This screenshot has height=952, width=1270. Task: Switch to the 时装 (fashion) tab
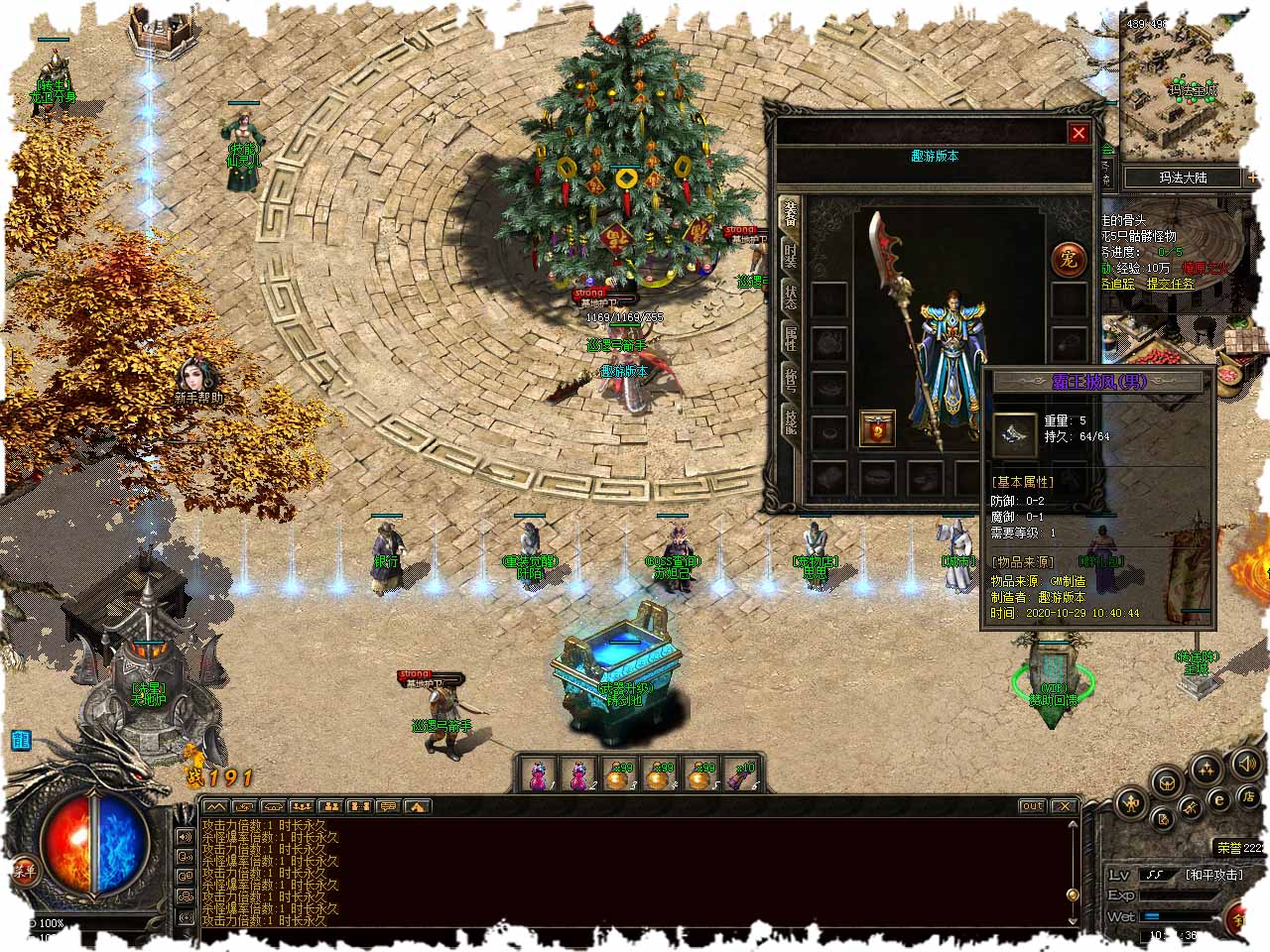tap(791, 254)
